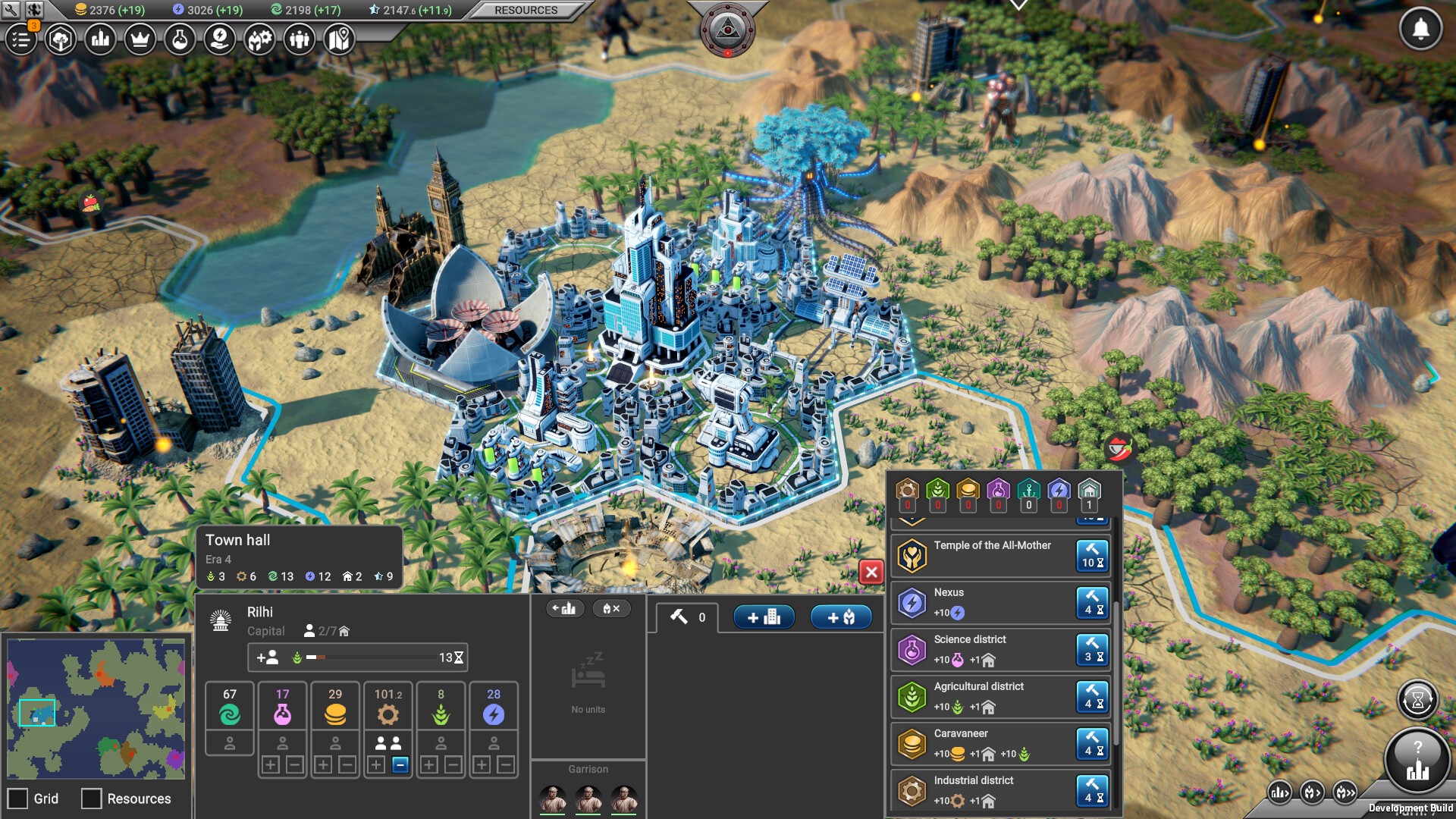This screenshot has width=1456, height=819.
Task: Select the crown empire icon on top toolbar
Action: click(x=140, y=40)
